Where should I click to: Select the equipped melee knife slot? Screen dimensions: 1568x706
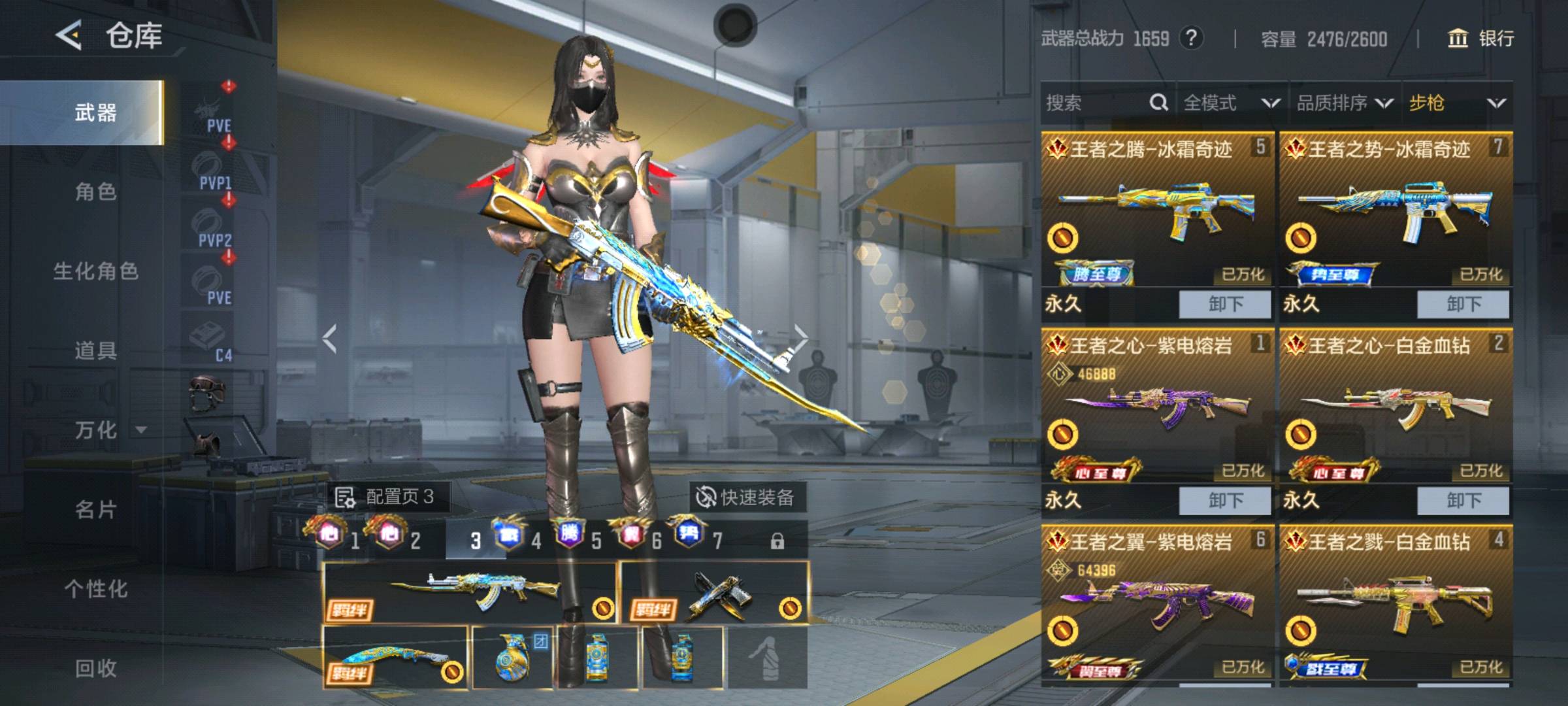pyautogui.click(x=395, y=657)
